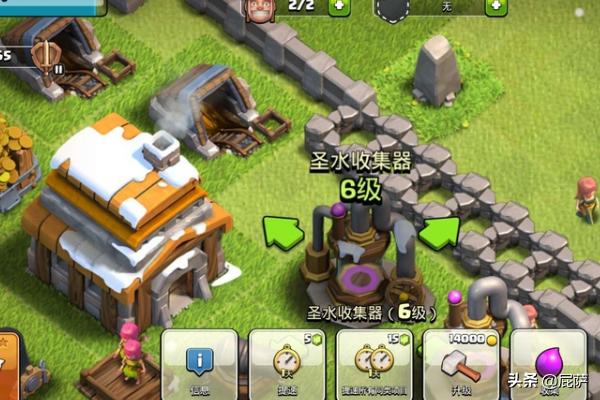Boost this collector for 5 gems
The height and width of the screenshot is (400, 600).
(x=287, y=365)
